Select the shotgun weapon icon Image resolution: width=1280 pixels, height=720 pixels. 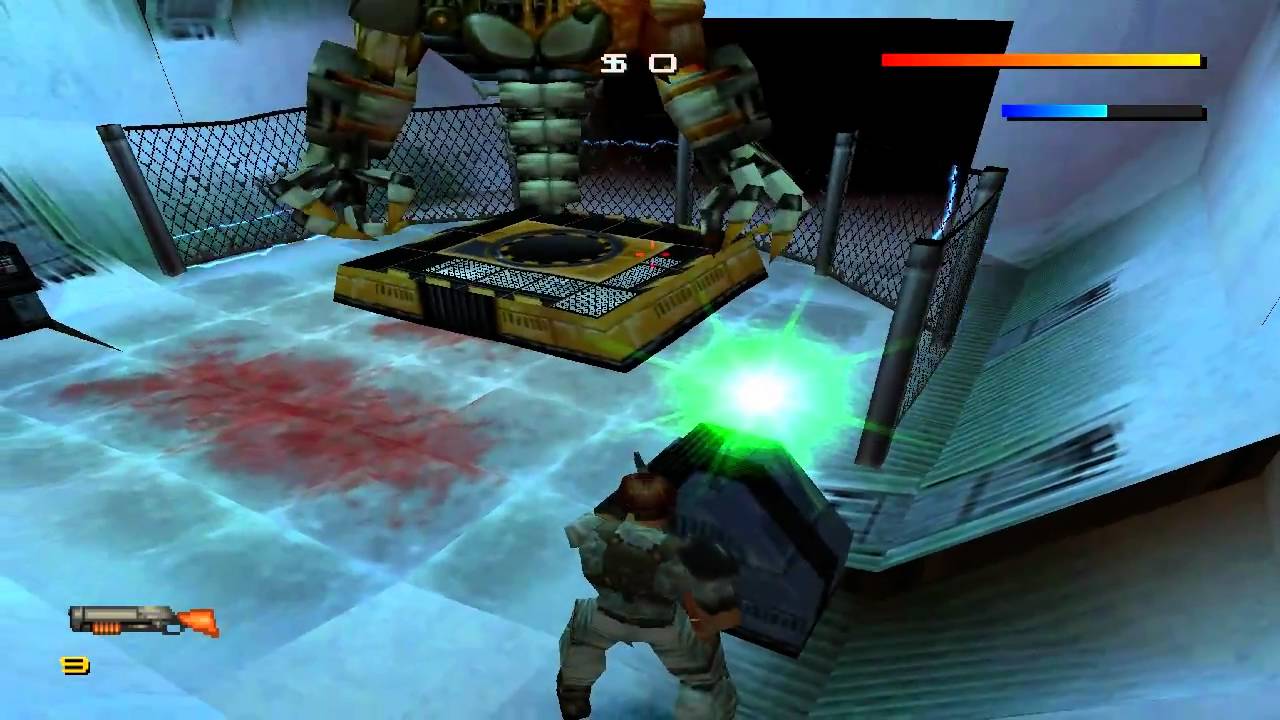(x=143, y=620)
